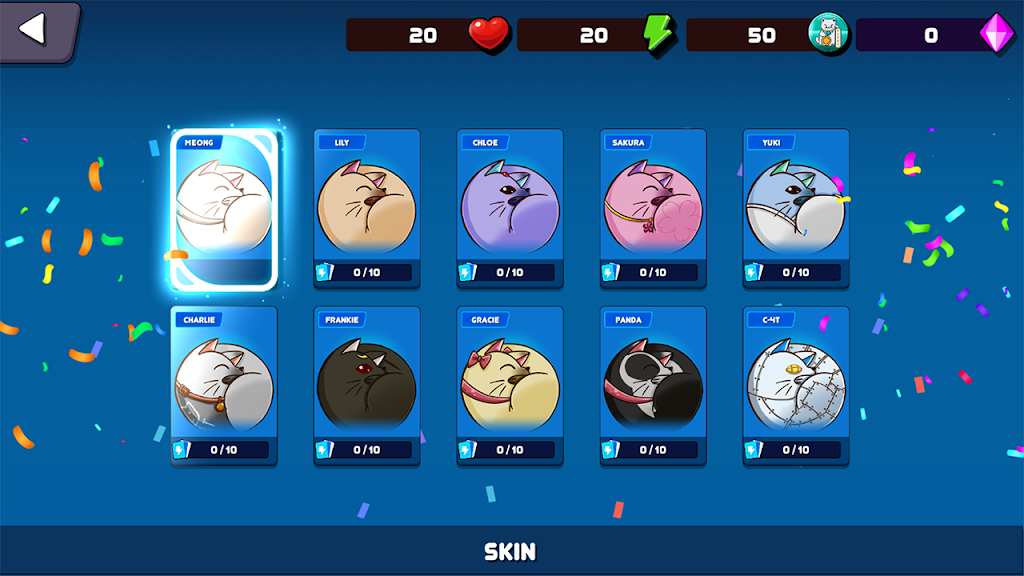Pick the black Frankie skin card
Viewport: 1024px width, 576px height.
367,386
